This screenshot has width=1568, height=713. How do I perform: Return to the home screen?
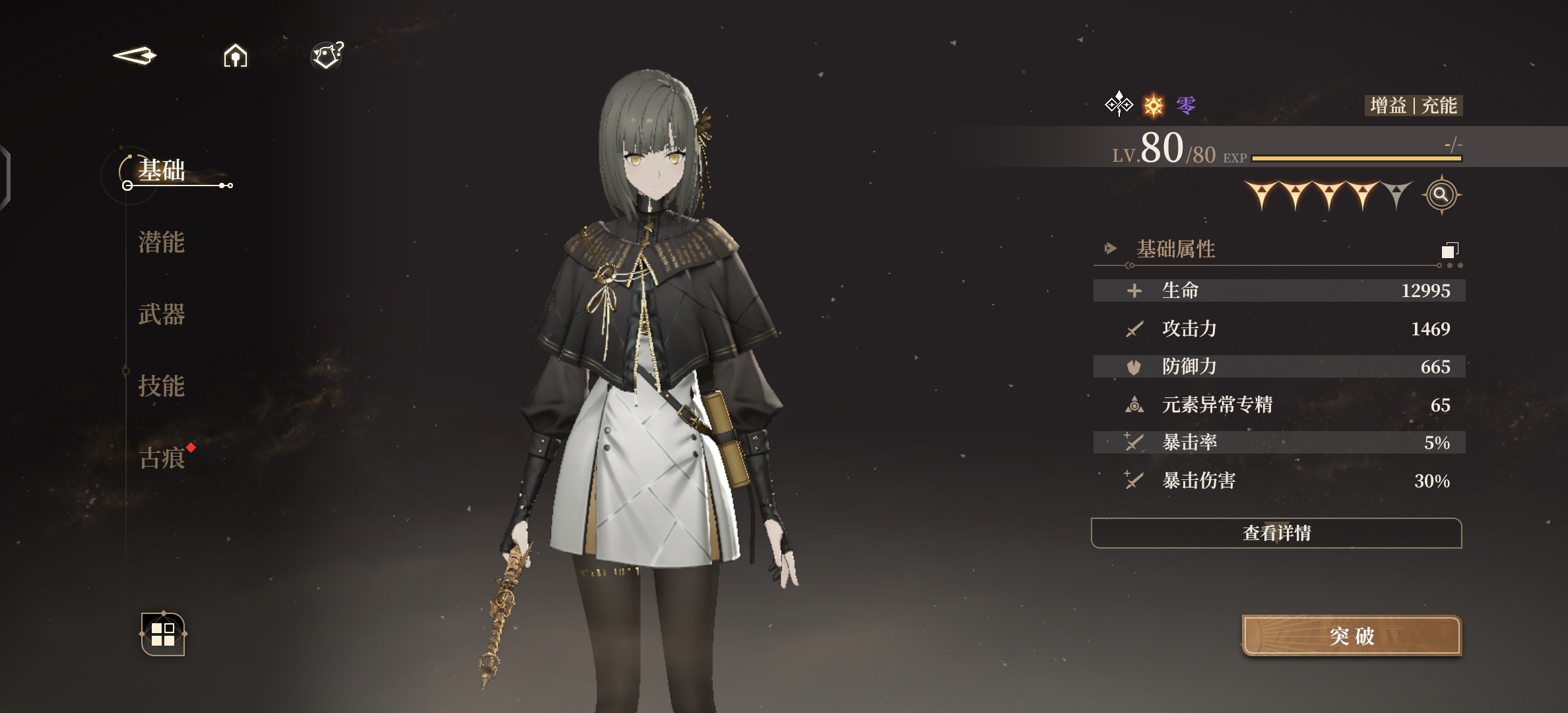pyautogui.click(x=236, y=55)
